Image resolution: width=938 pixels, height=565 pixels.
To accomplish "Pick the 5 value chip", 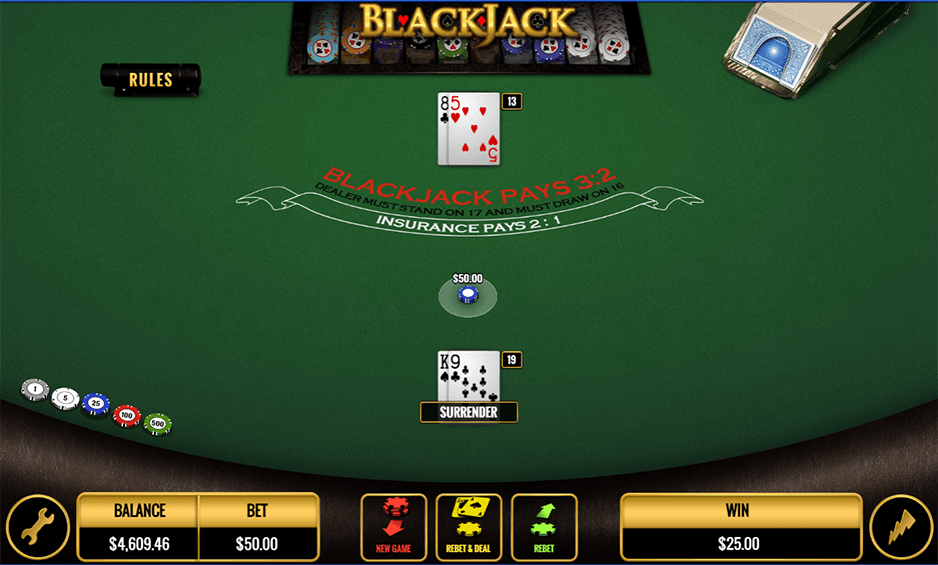I will tap(65, 398).
